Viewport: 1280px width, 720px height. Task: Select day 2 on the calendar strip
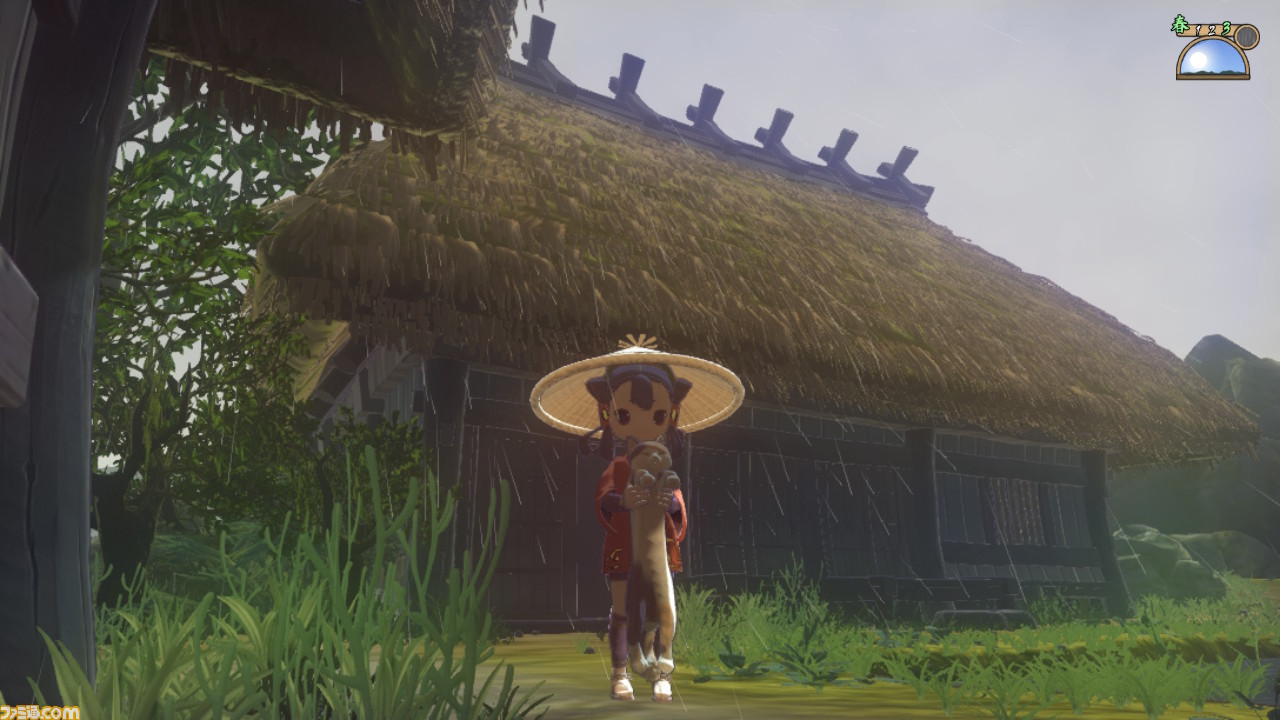coord(1213,30)
